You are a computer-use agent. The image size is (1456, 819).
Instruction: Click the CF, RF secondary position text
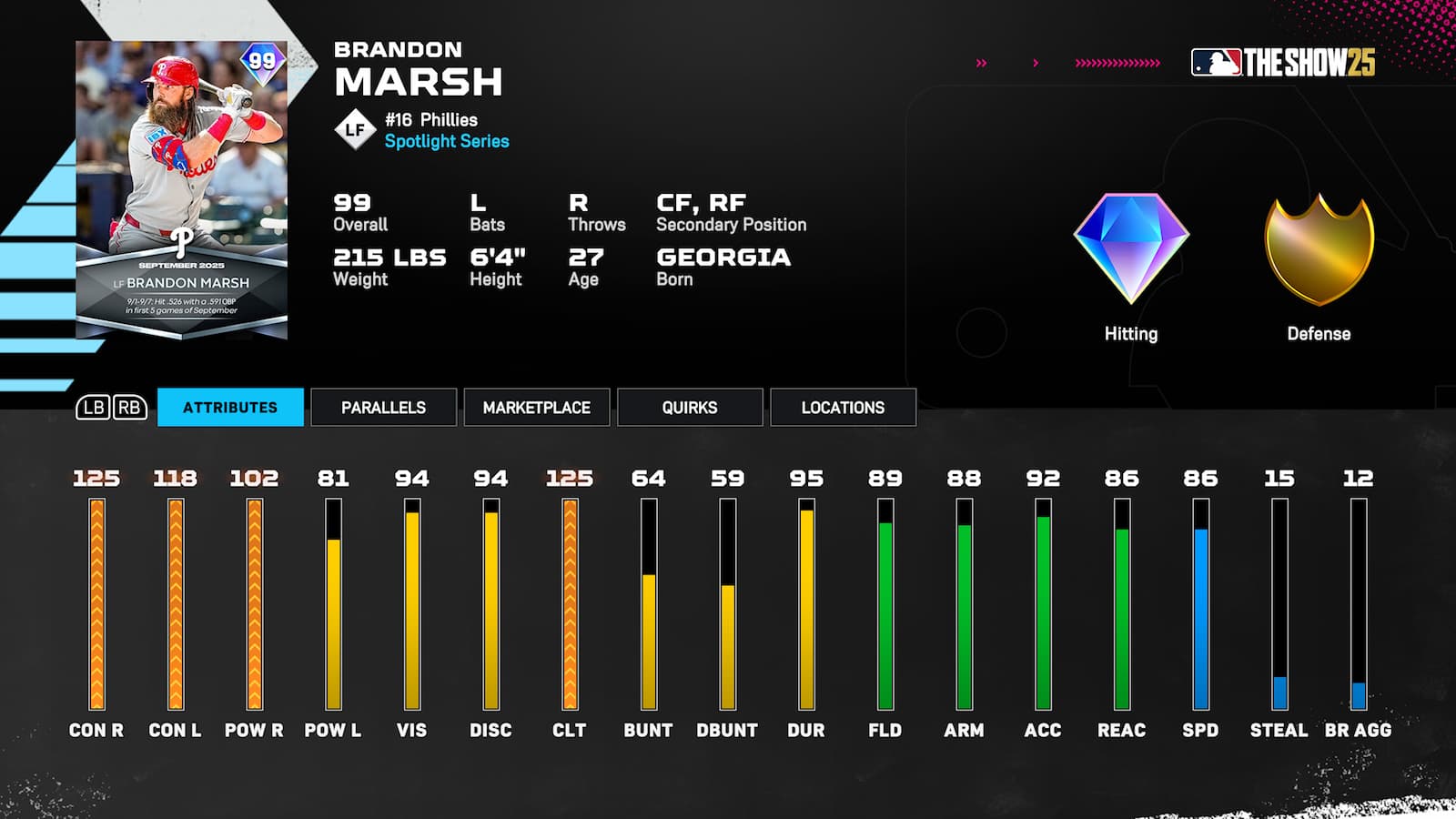(701, 204)
